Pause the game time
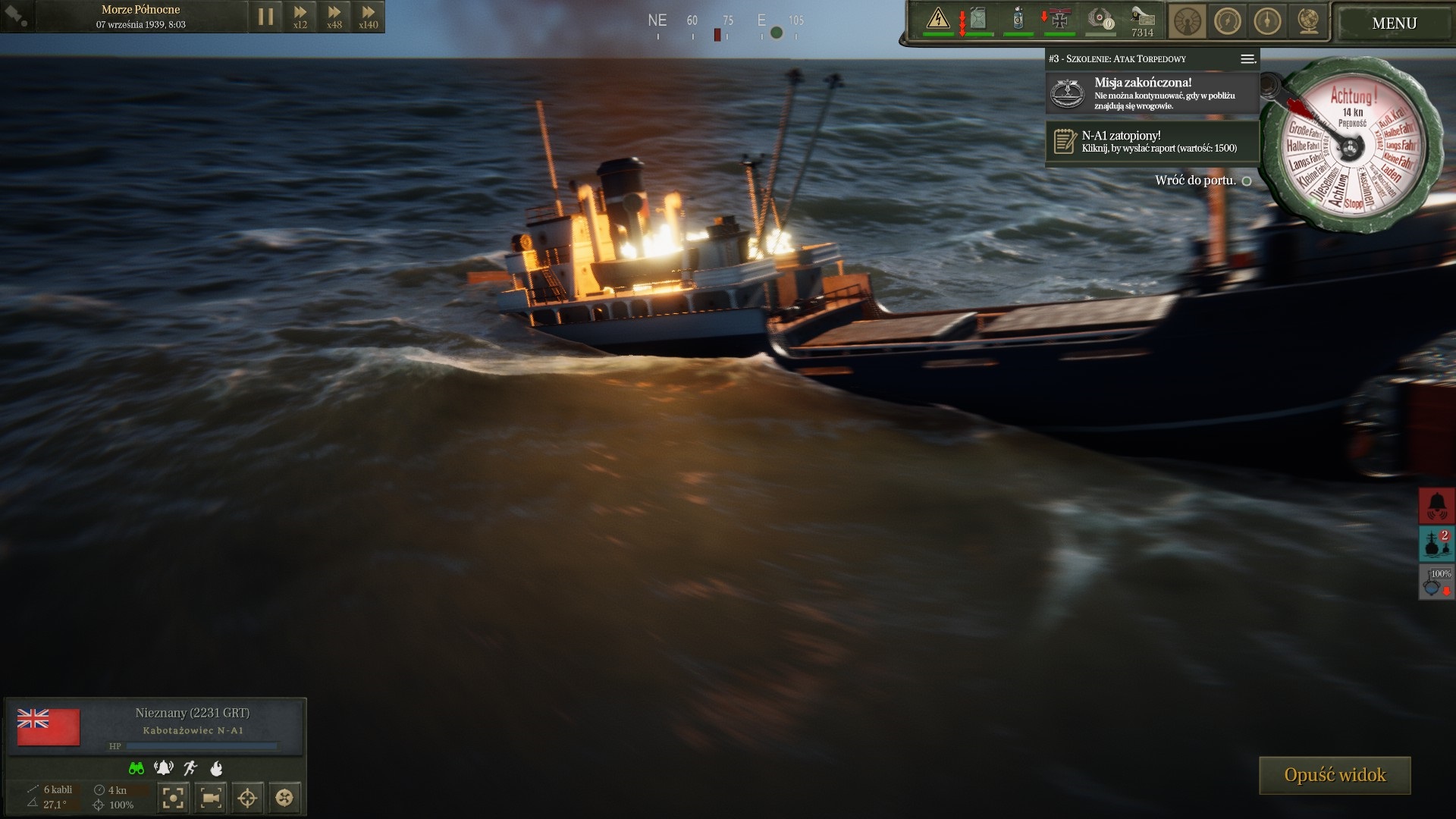 [265, 17]
